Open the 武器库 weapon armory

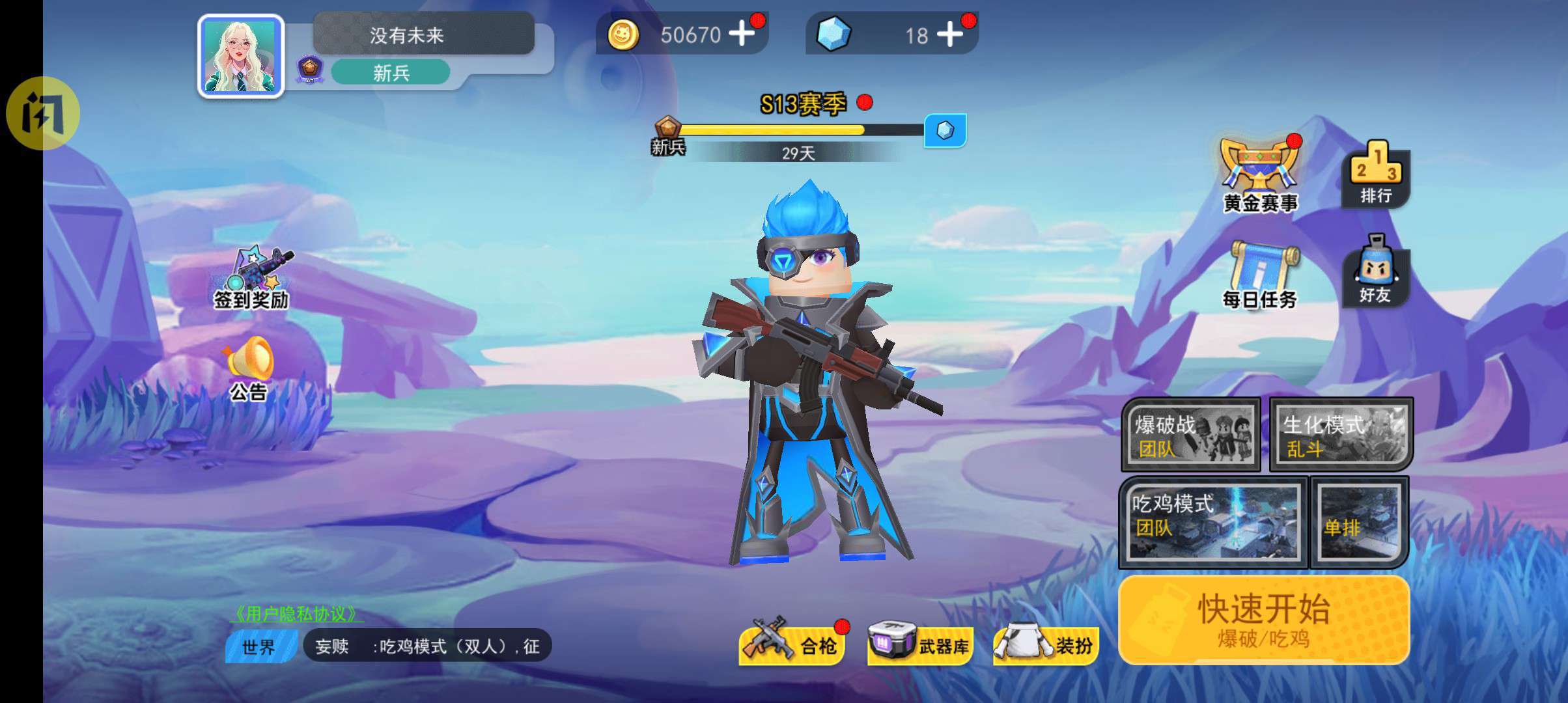[920, 645]
